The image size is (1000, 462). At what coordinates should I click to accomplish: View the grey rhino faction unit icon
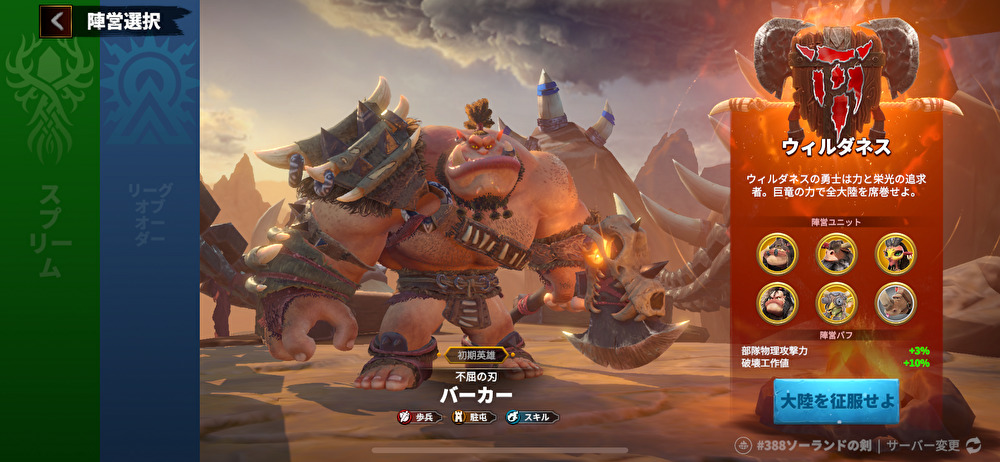(895, 301)
